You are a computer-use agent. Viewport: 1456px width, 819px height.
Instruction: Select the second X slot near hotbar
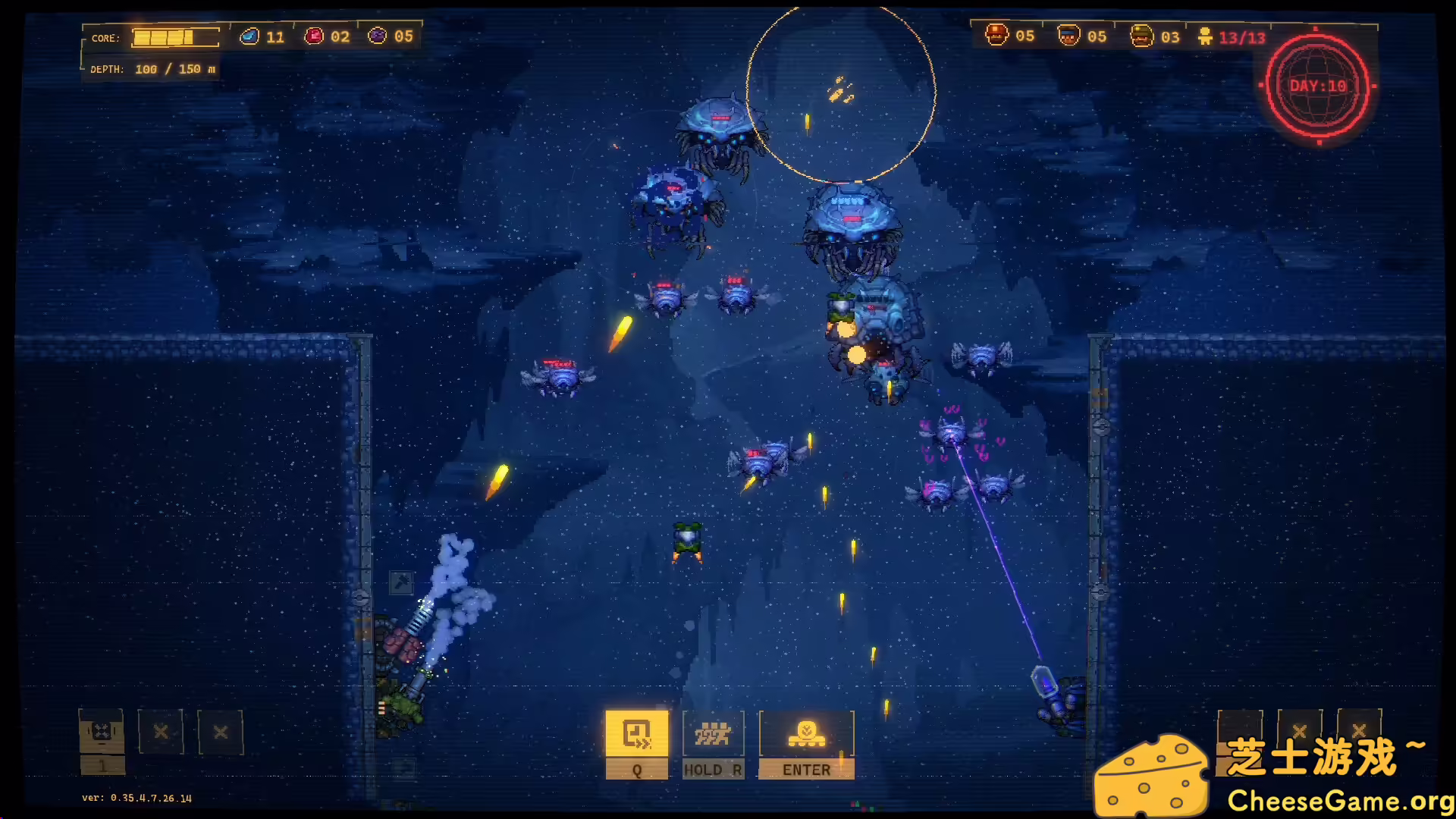pos(221,733)
